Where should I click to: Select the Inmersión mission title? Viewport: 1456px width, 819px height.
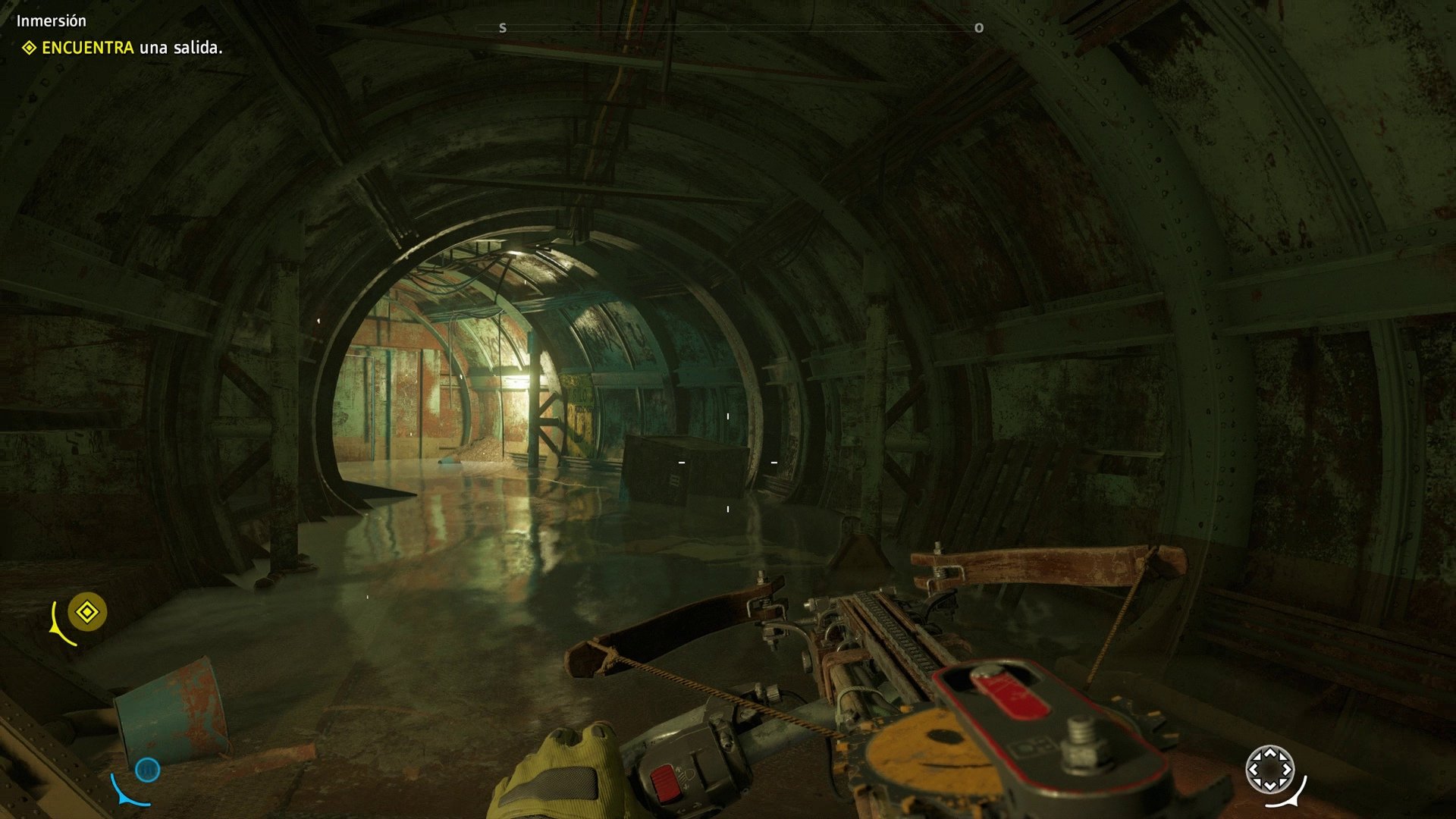(50, 20)
